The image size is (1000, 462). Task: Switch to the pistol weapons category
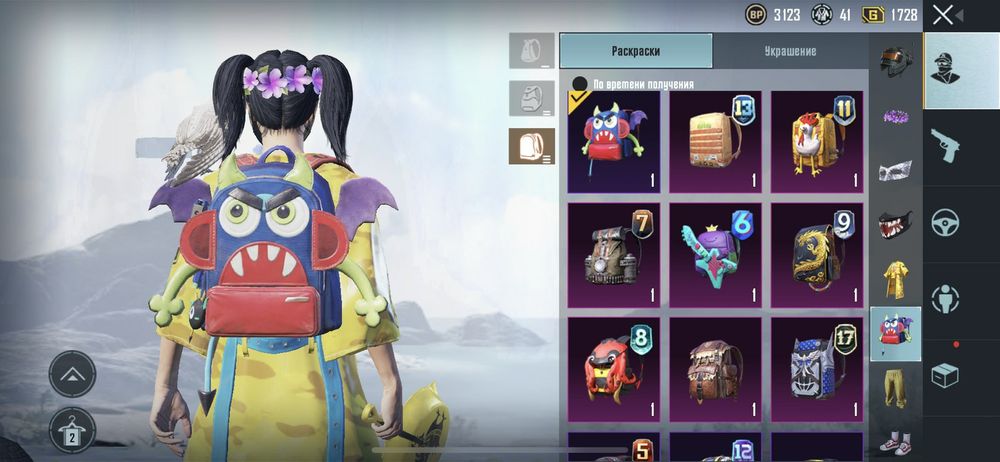[x=945, y=145]
